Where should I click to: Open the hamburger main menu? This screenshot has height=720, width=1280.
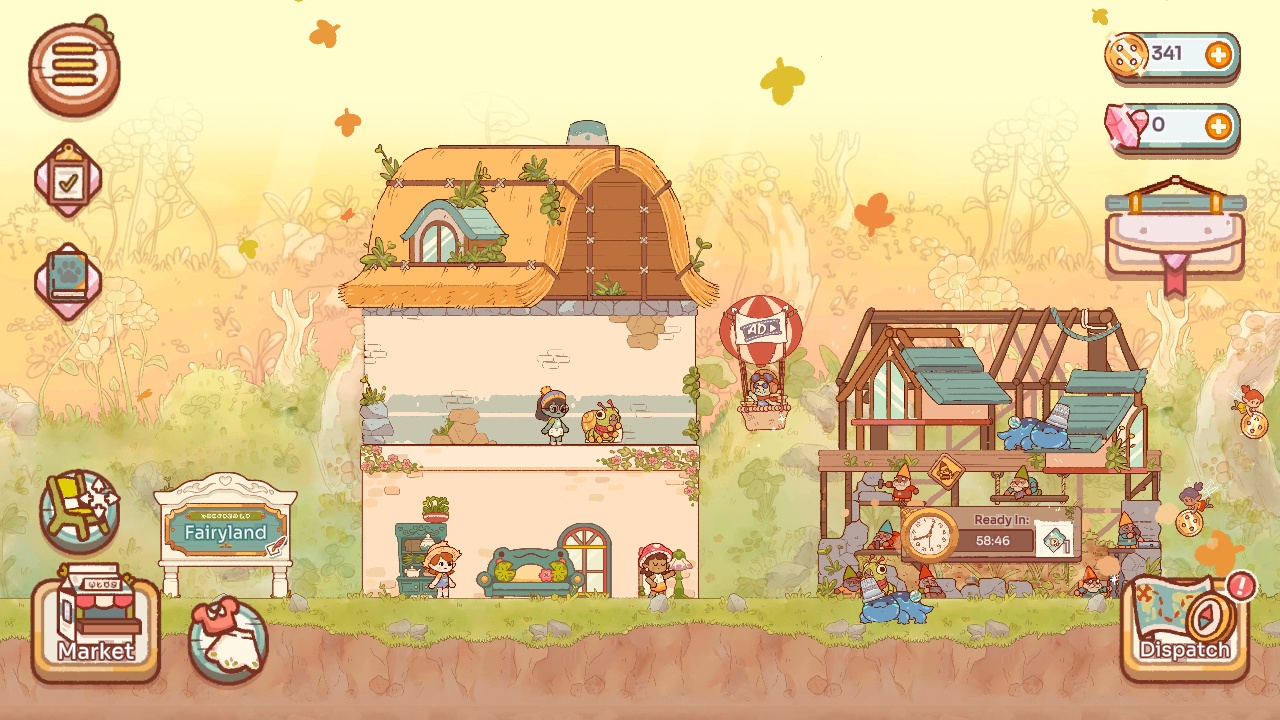pyautogui.click(x=74, y=68)
